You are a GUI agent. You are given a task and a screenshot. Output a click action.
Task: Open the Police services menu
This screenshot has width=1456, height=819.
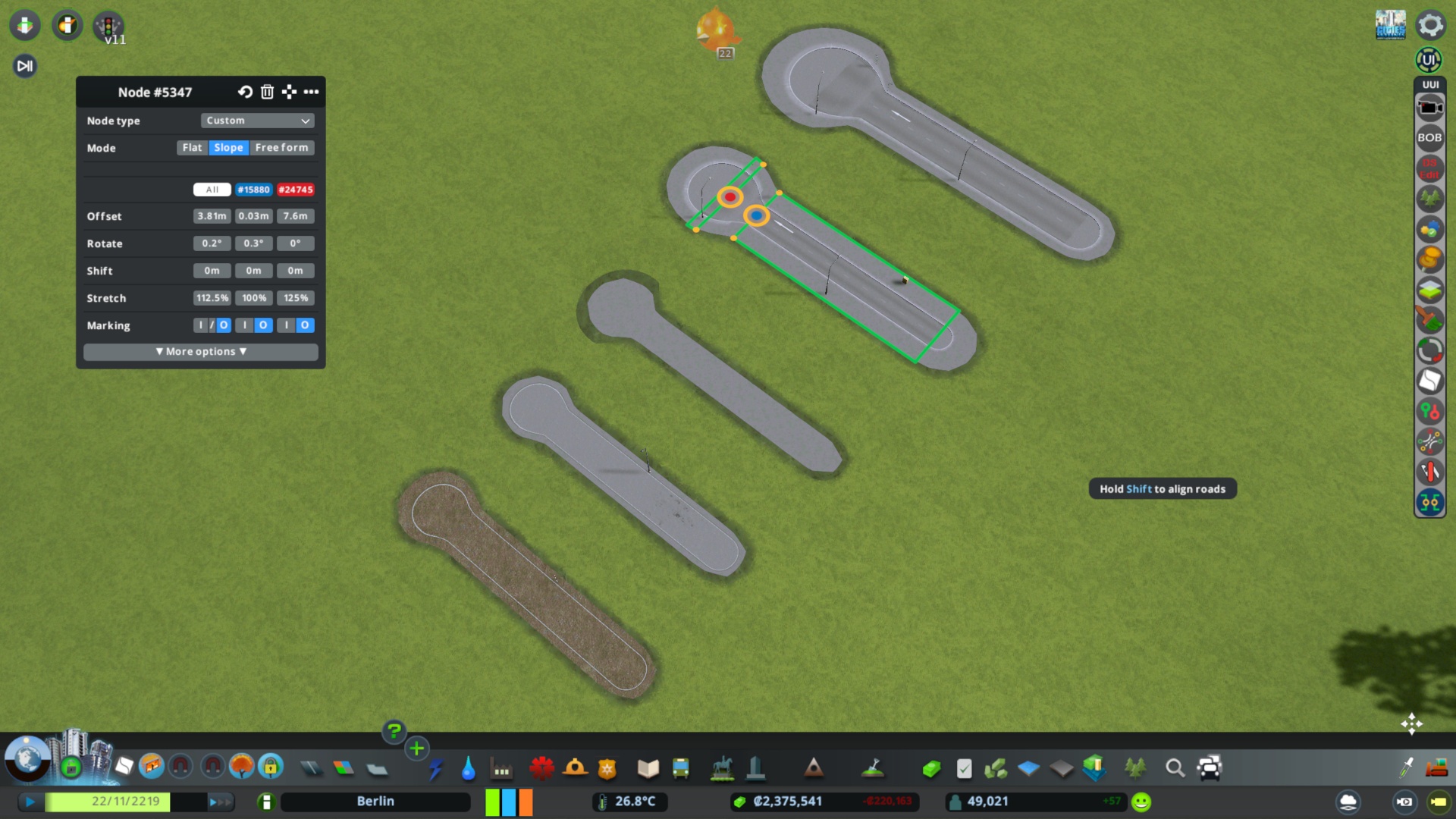(605, 768)
